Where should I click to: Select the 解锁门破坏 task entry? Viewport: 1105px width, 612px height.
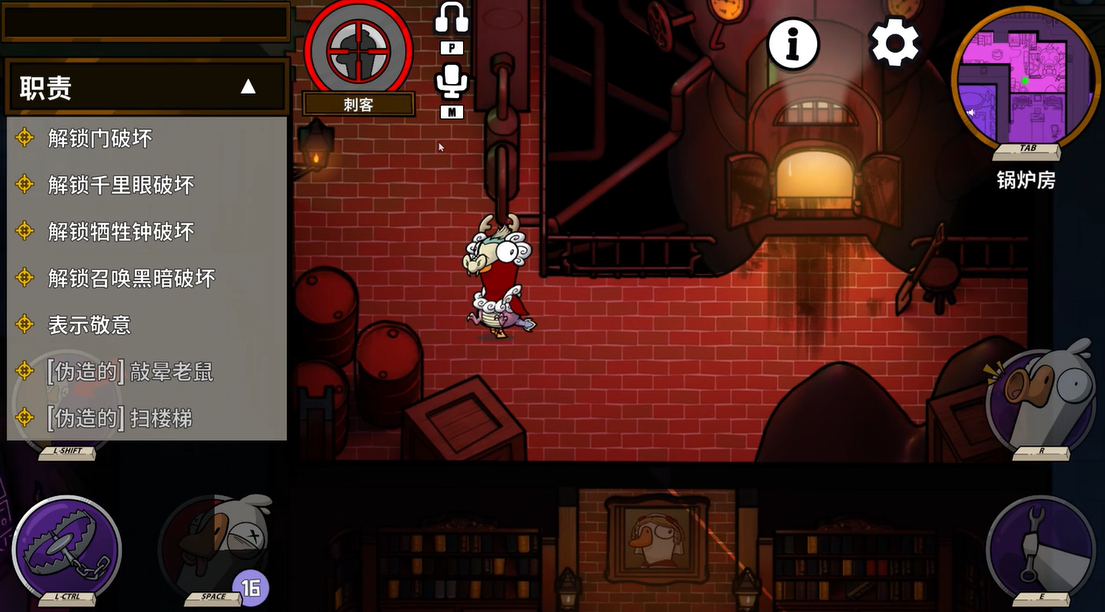tap(100, 138)
